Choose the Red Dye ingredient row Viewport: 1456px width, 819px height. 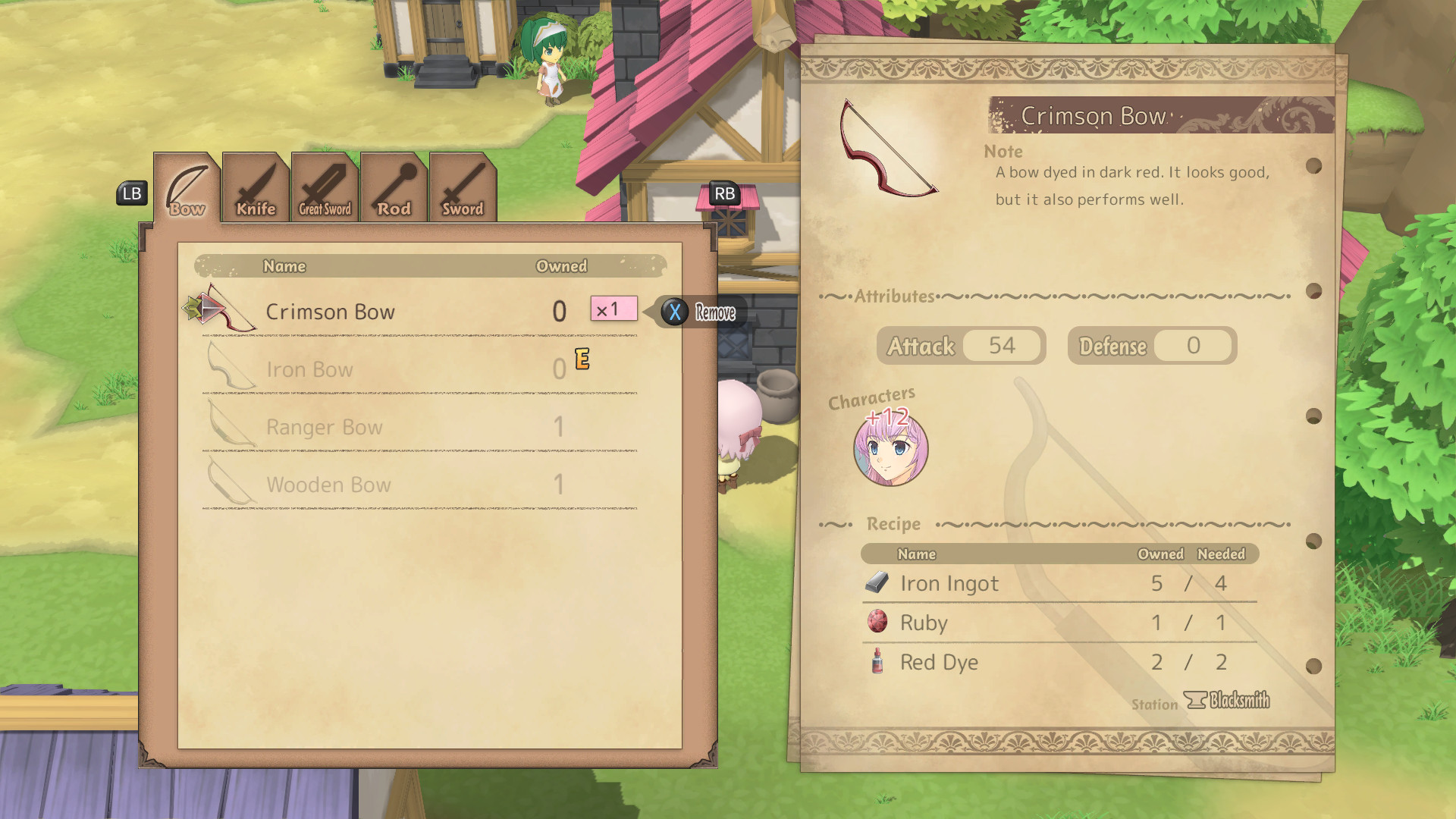tap(1059, 662)
